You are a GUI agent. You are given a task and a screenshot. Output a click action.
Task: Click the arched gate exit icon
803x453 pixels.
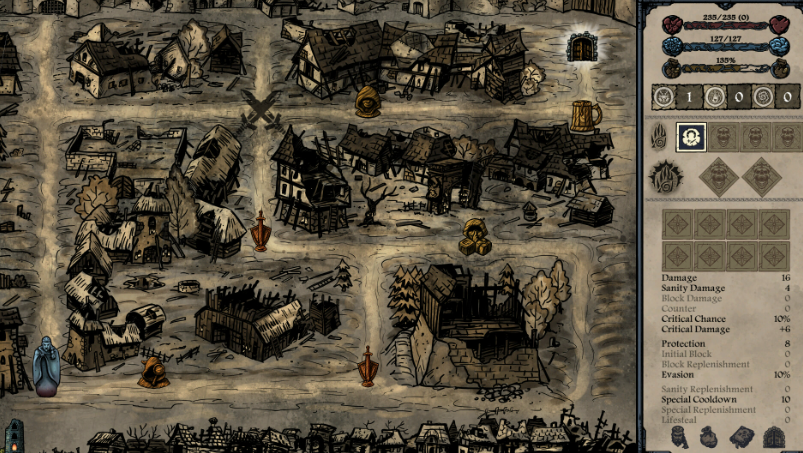(773, 437)
